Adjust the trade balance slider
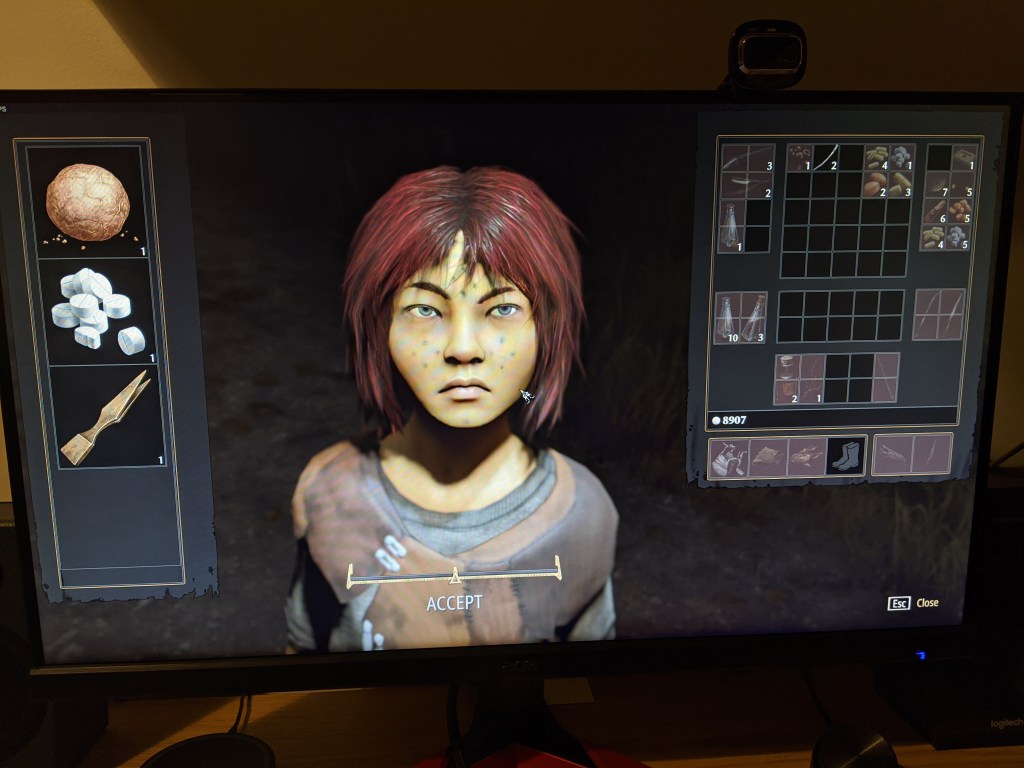The width and height of the screenshot is (1024, 768). tap(454, 575)
